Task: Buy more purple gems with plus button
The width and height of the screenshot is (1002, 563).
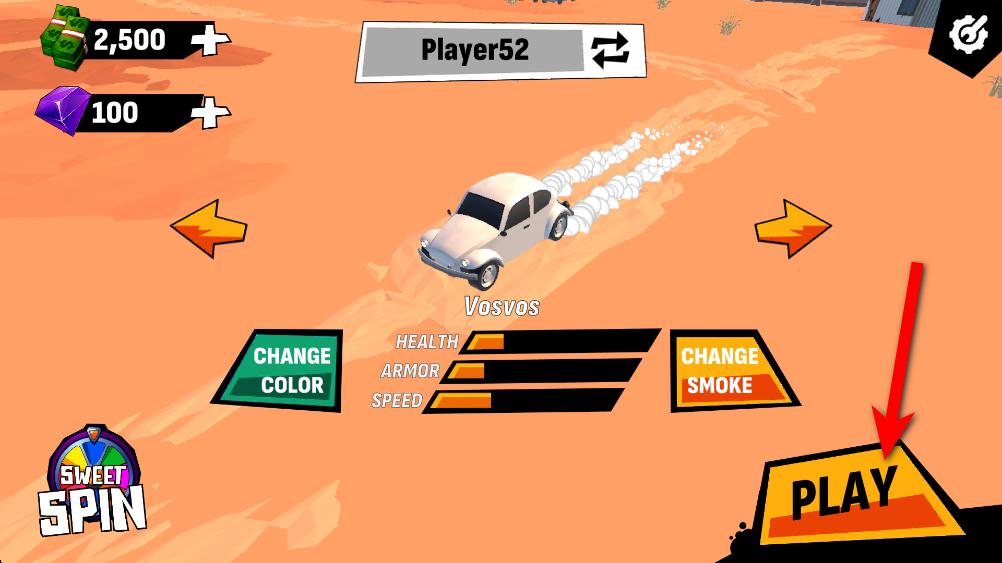Action: pyautogui.click(x=210, y=112)
